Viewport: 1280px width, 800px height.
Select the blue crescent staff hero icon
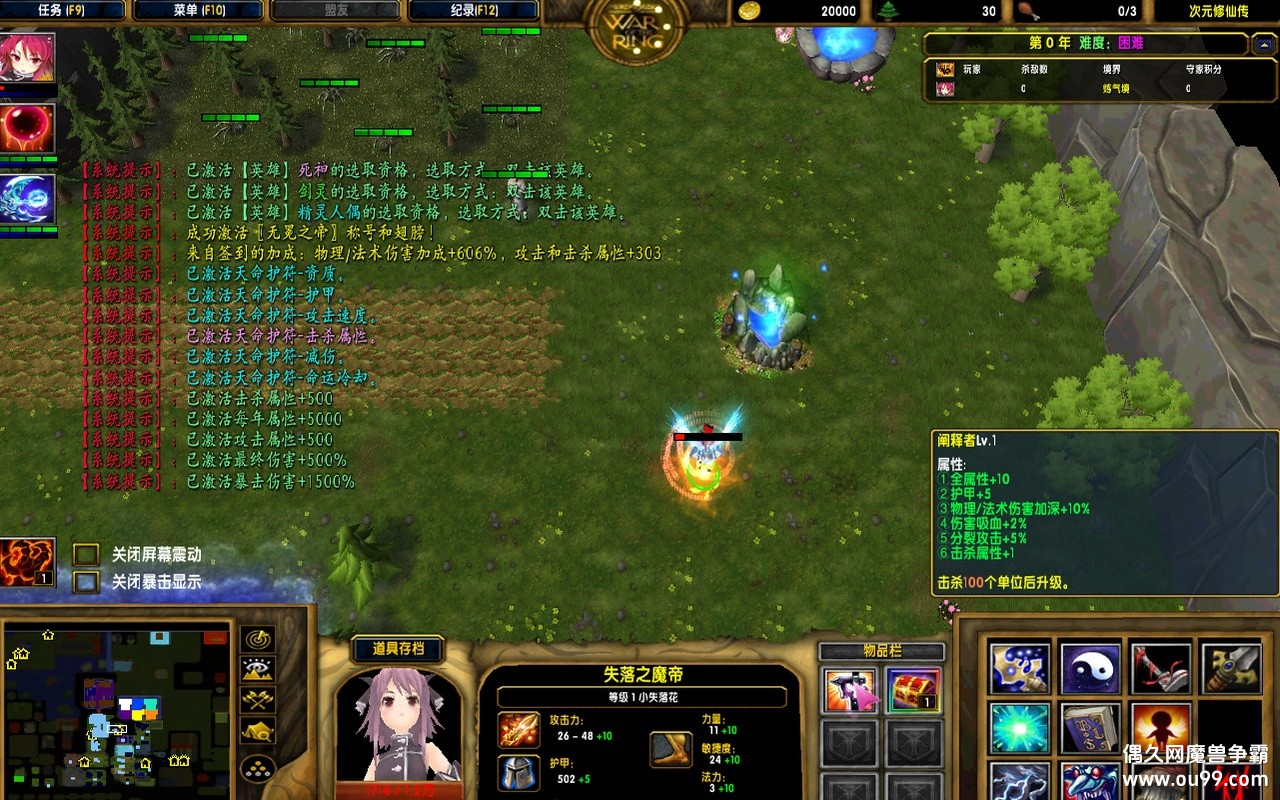28,199
